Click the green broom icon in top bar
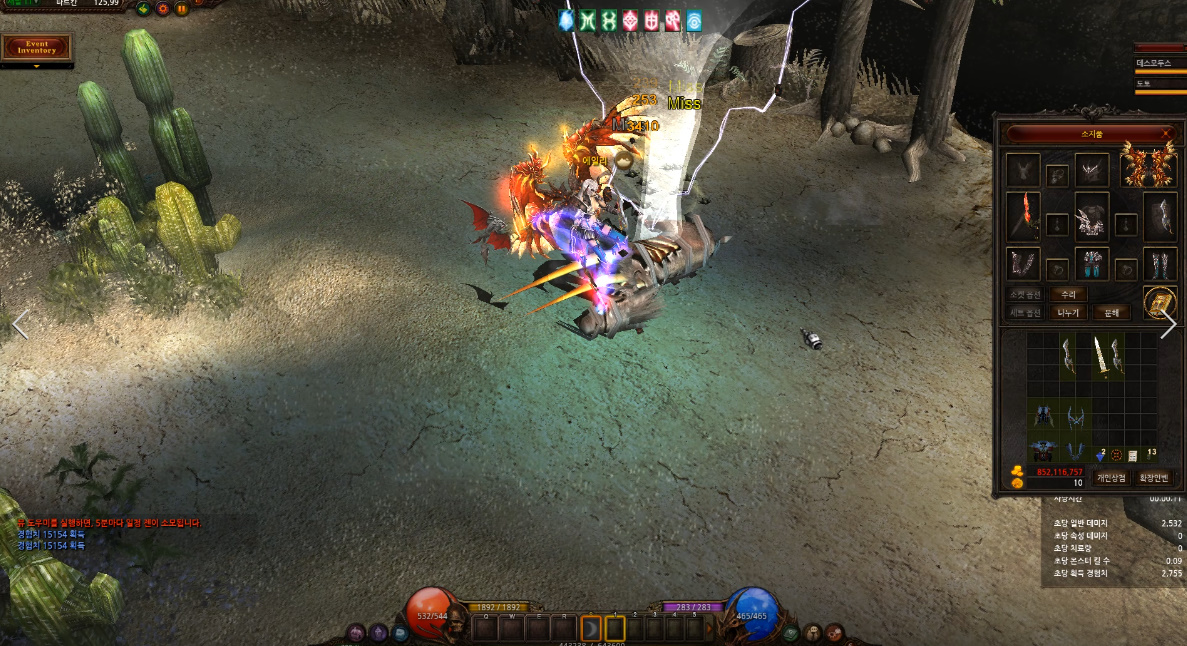 [x=143, y=9]
